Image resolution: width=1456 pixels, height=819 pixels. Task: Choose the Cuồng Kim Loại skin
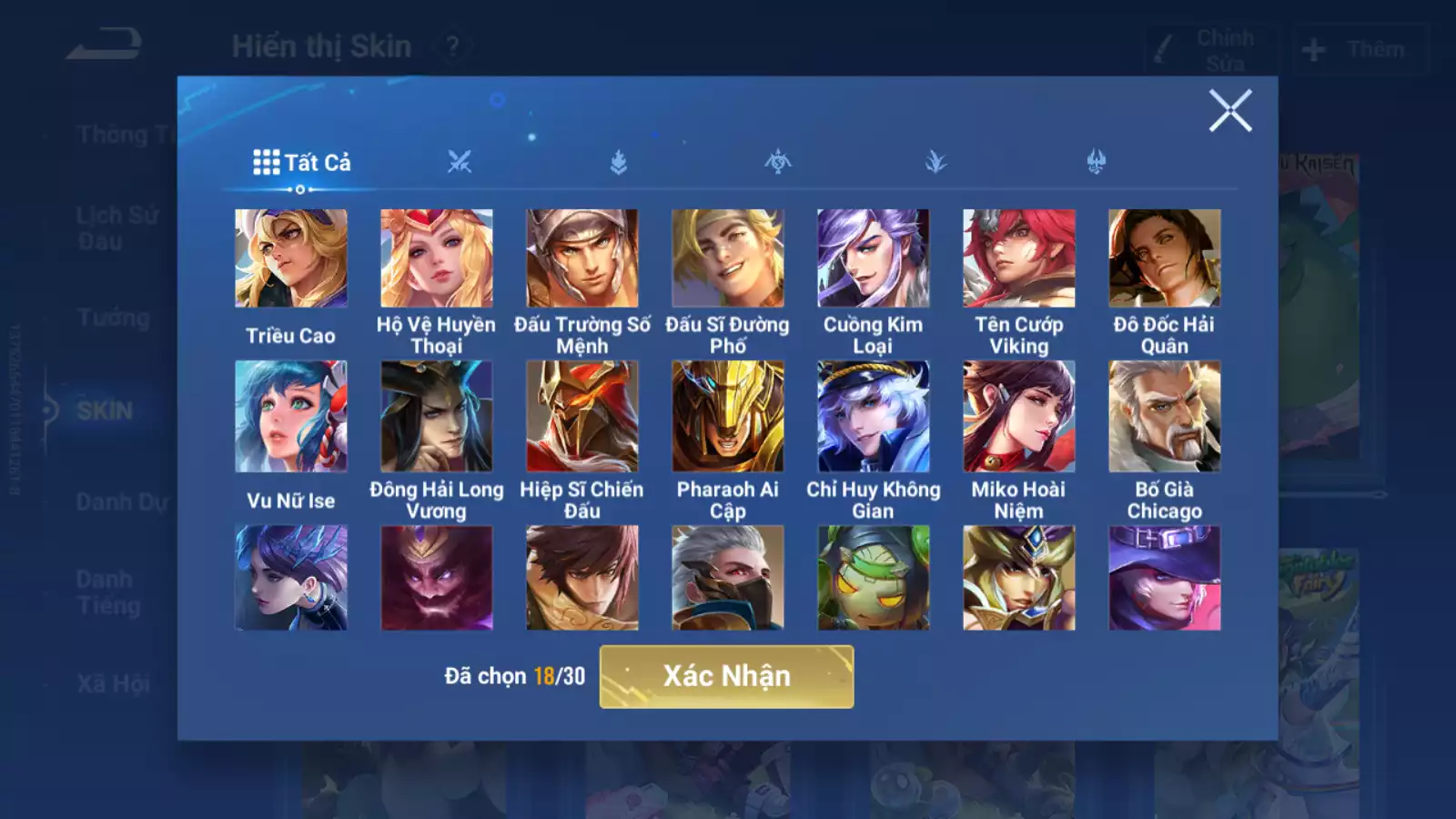874,258
